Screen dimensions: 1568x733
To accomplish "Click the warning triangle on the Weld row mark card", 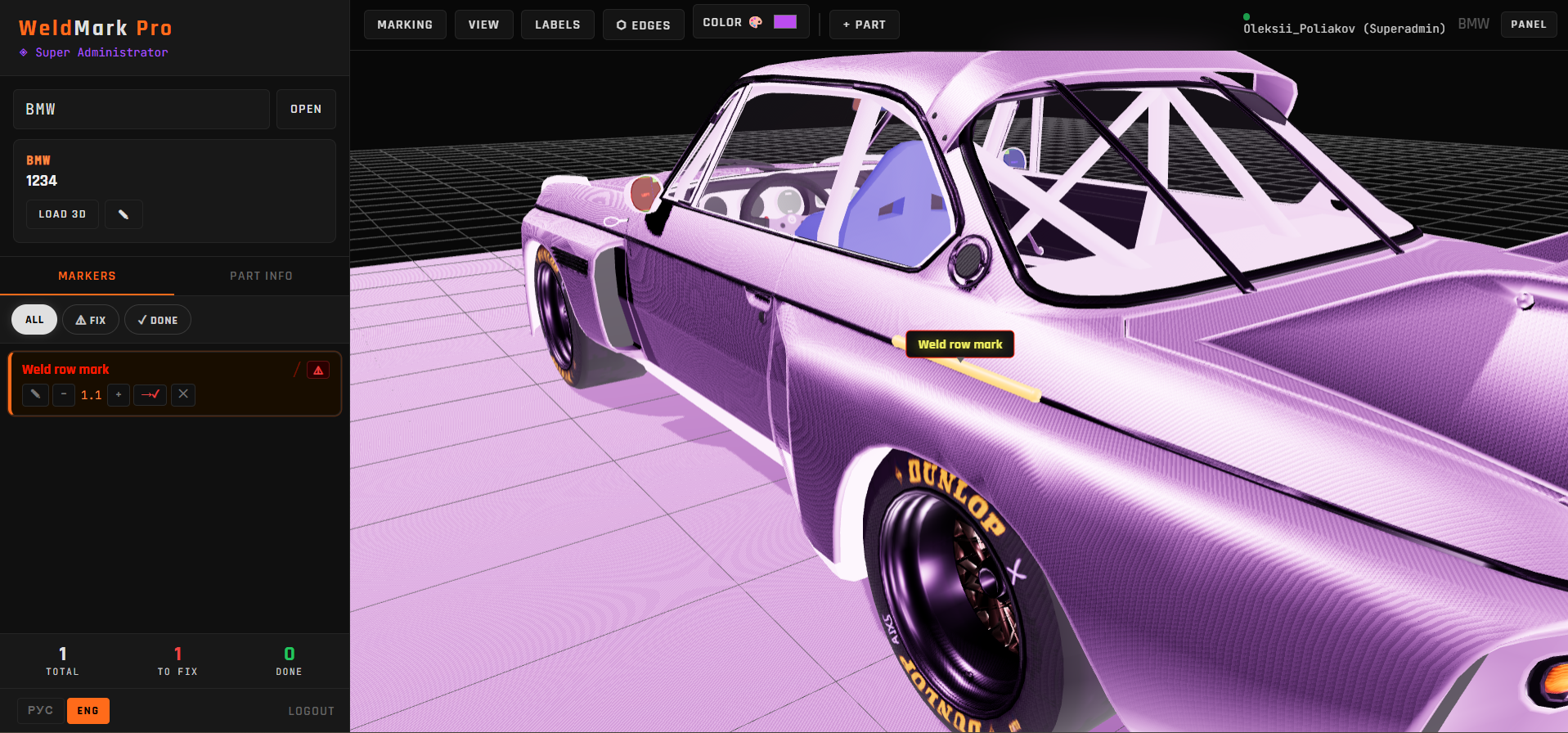I will coord(318,370).
